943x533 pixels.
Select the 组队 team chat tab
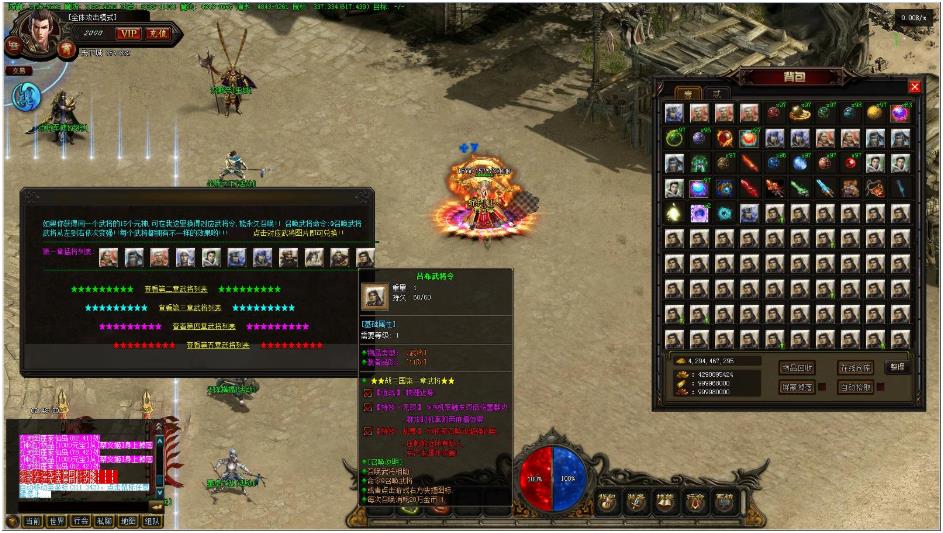pyautogui.click(x=152, y=521)
